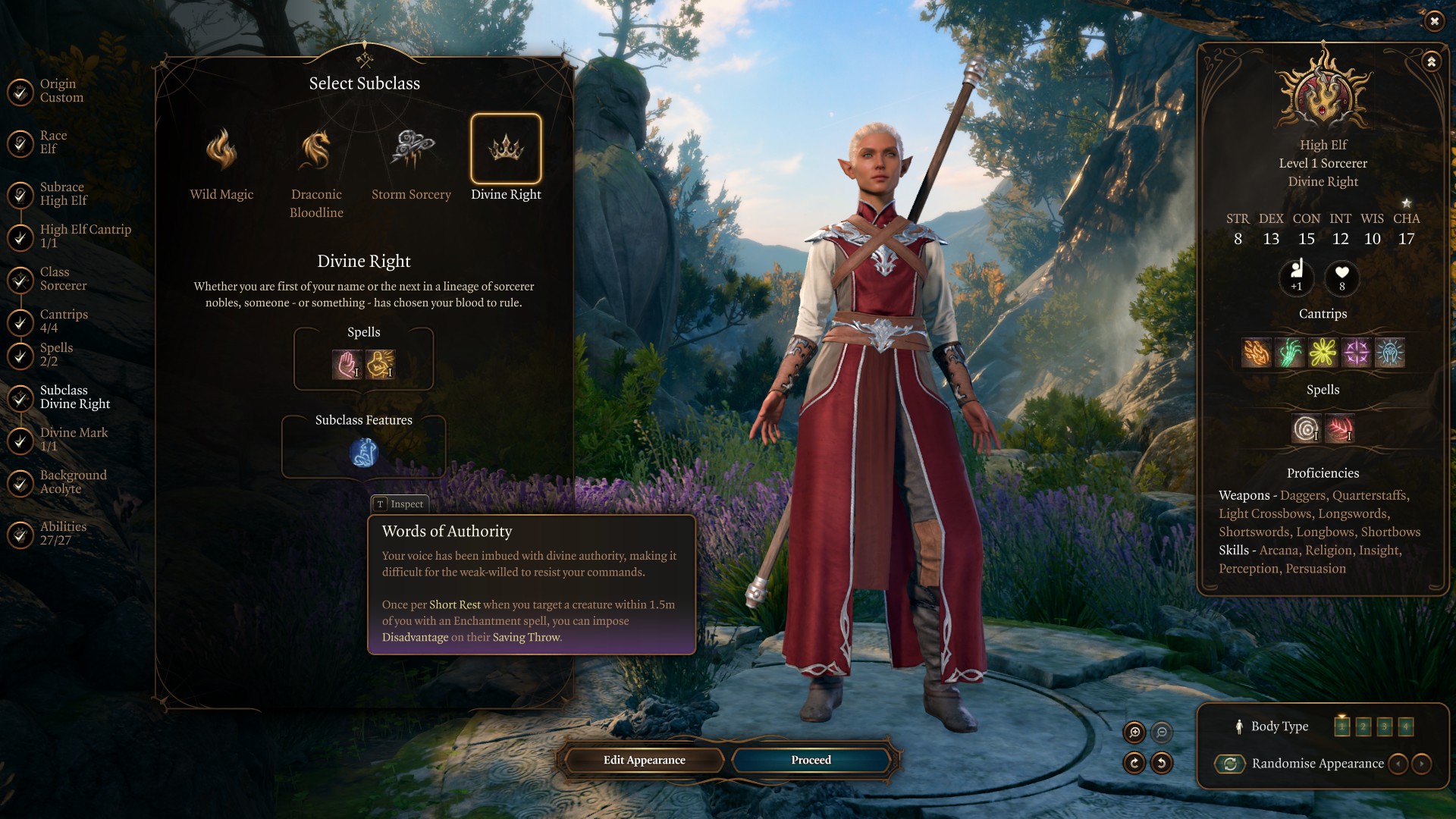Inspect the Words of Authority feature icon
Screen dimensions: 1456x819
(x=363, y=453)
